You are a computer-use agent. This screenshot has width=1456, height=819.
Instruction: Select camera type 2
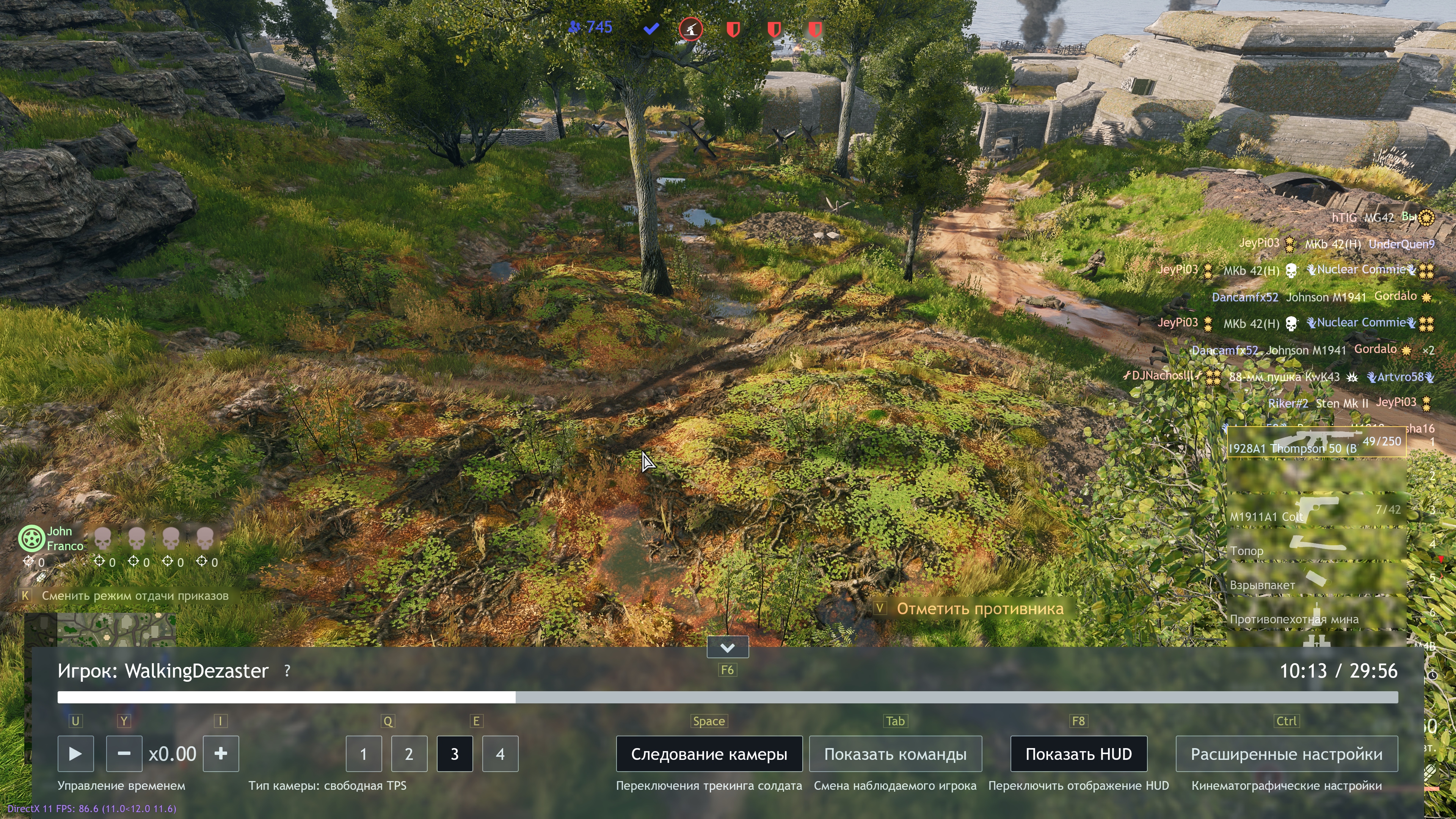[409, 753]
